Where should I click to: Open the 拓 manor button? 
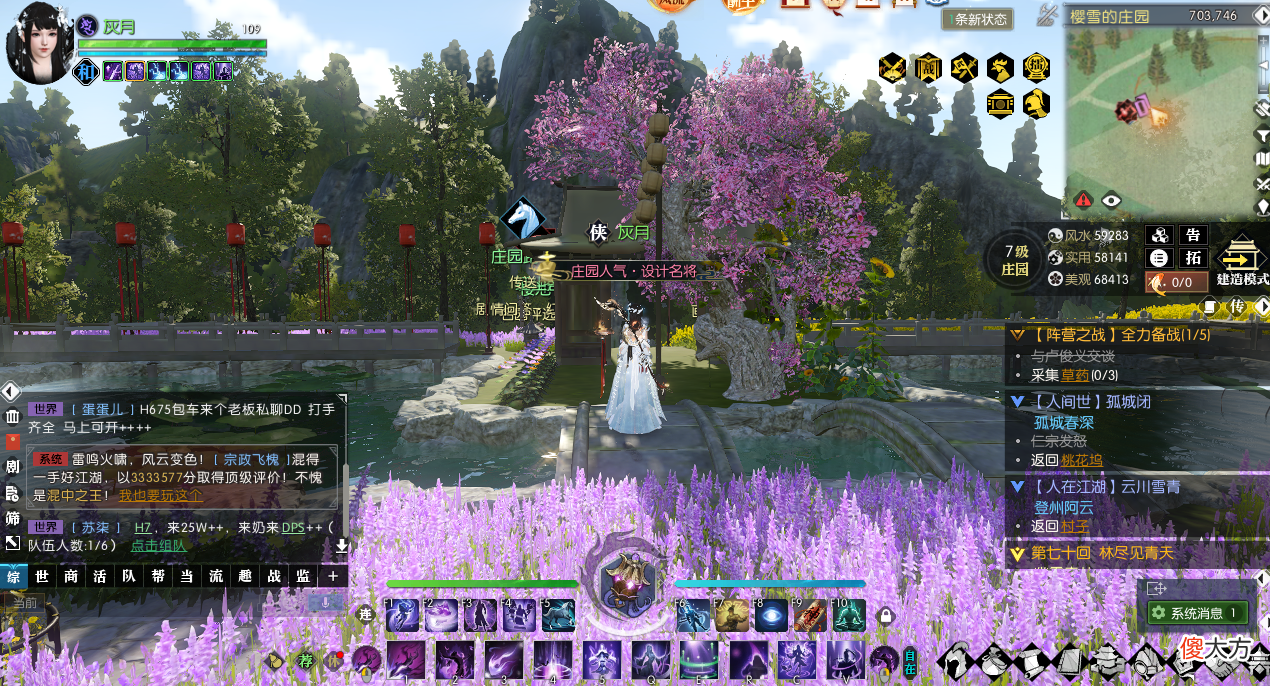tap(1192, 257)
